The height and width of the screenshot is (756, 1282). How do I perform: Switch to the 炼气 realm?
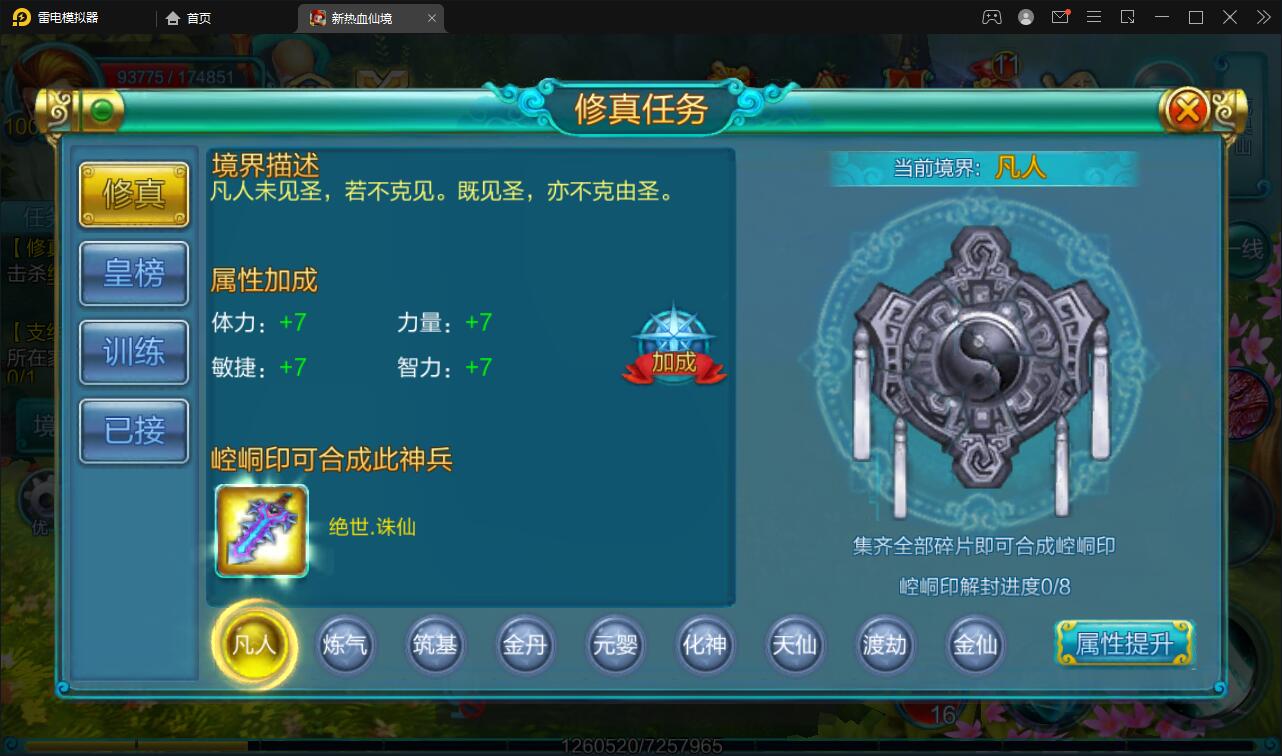[x=345, y=645]
